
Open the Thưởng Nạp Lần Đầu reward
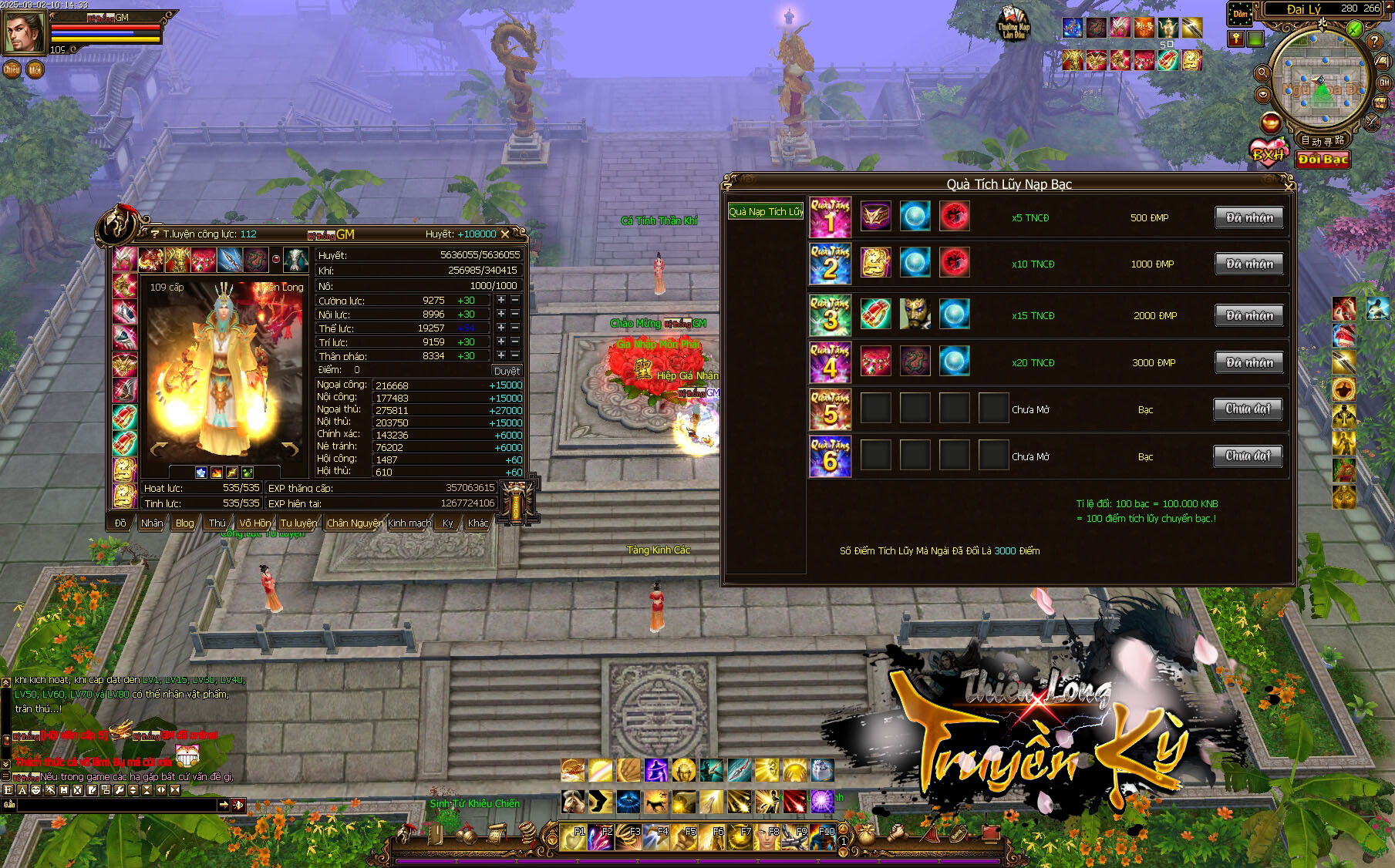click(1013, 23)
